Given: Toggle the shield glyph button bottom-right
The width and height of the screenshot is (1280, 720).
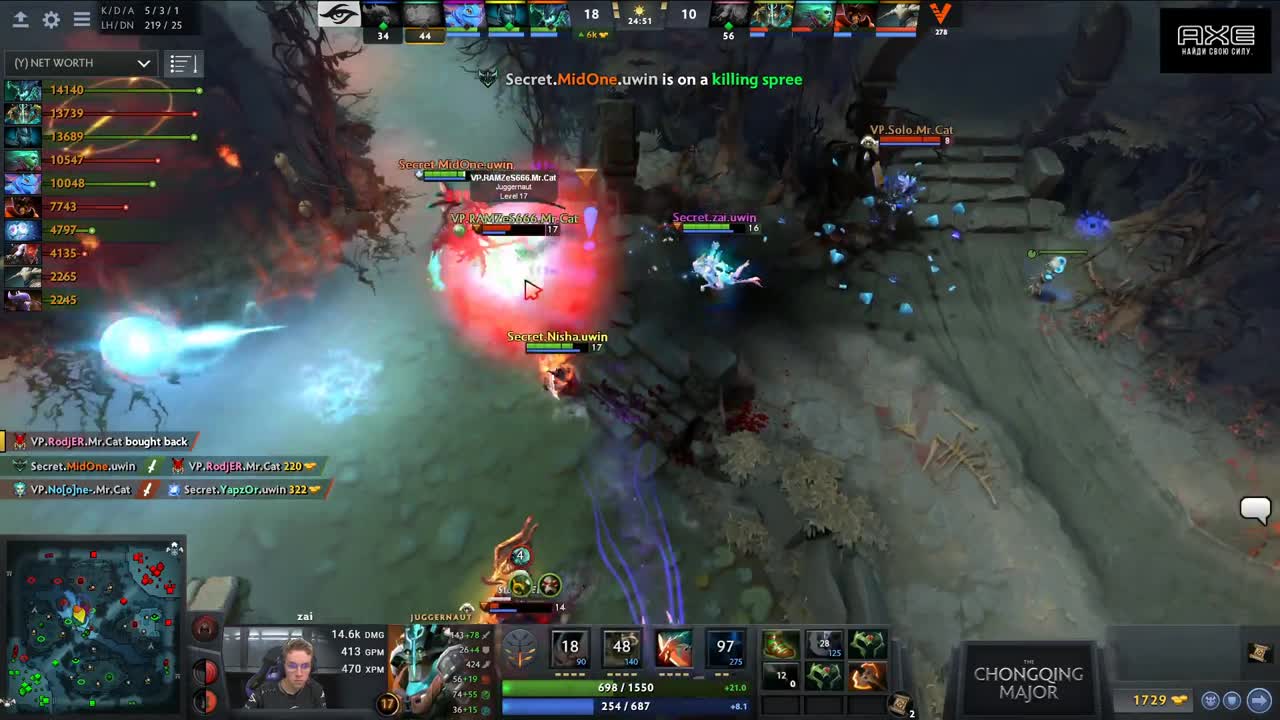Looking at the screenshot, I should (1232, 700).
